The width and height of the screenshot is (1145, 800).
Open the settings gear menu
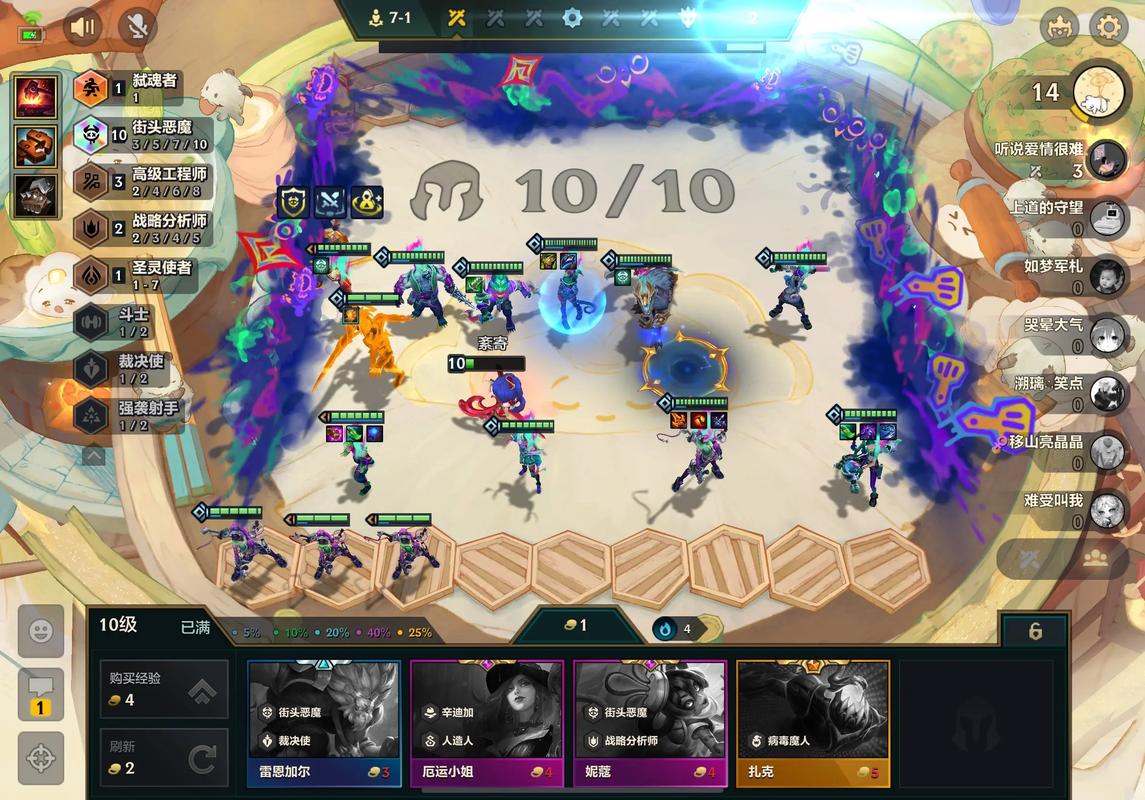pos(1107,27)
